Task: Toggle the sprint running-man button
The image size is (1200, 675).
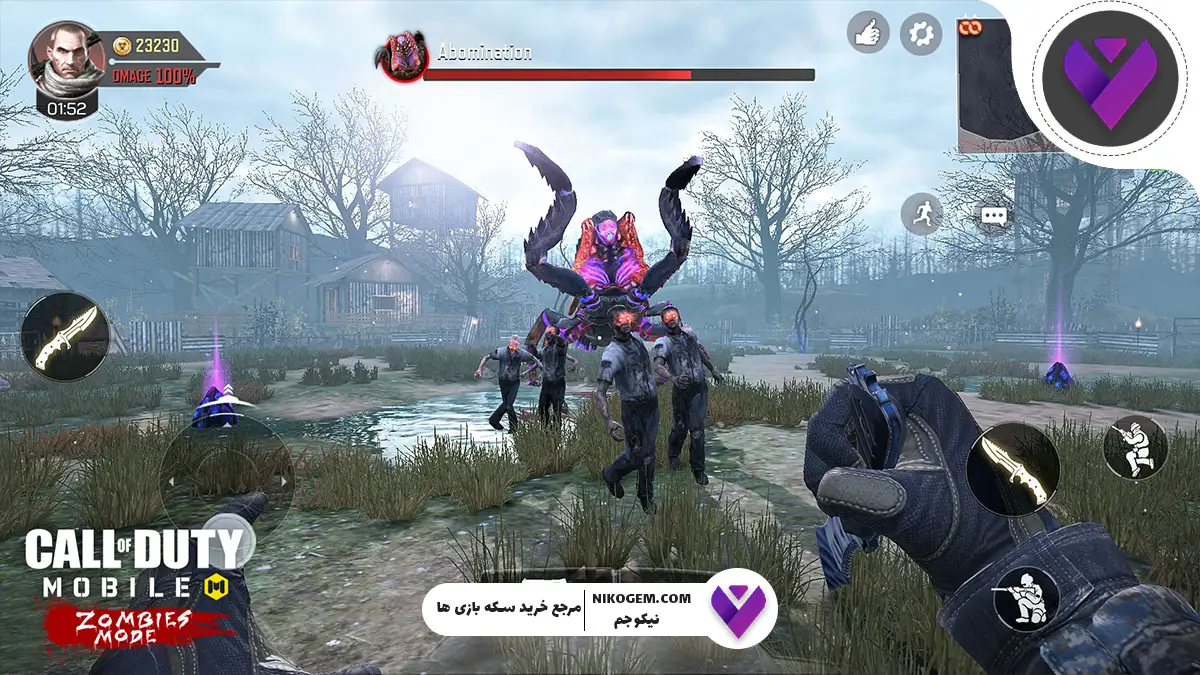Action: coord(921,213)
